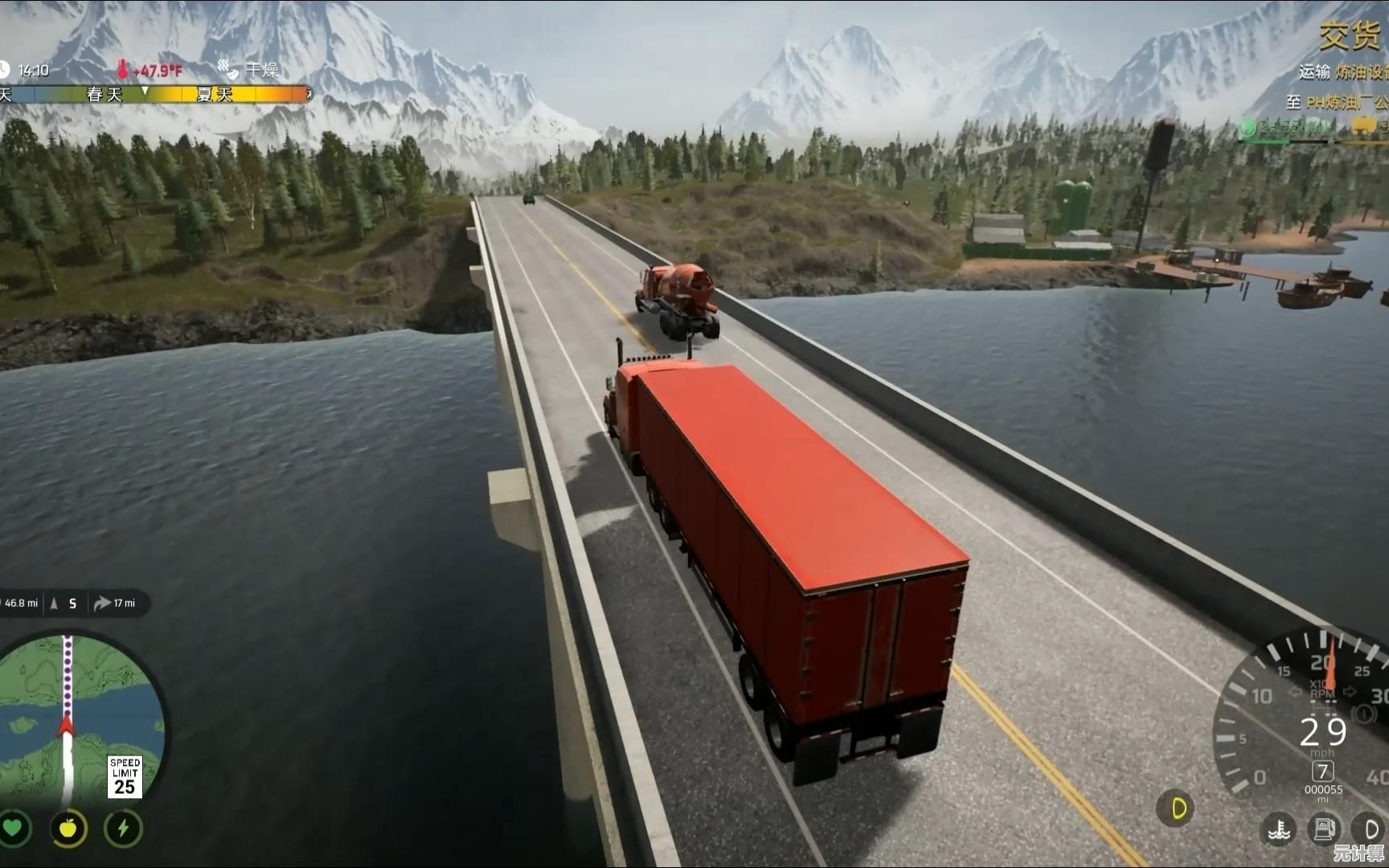Click the season timeline bar
The height and width of the screenshot is (868, 1389).
click(x=154, y=95)
